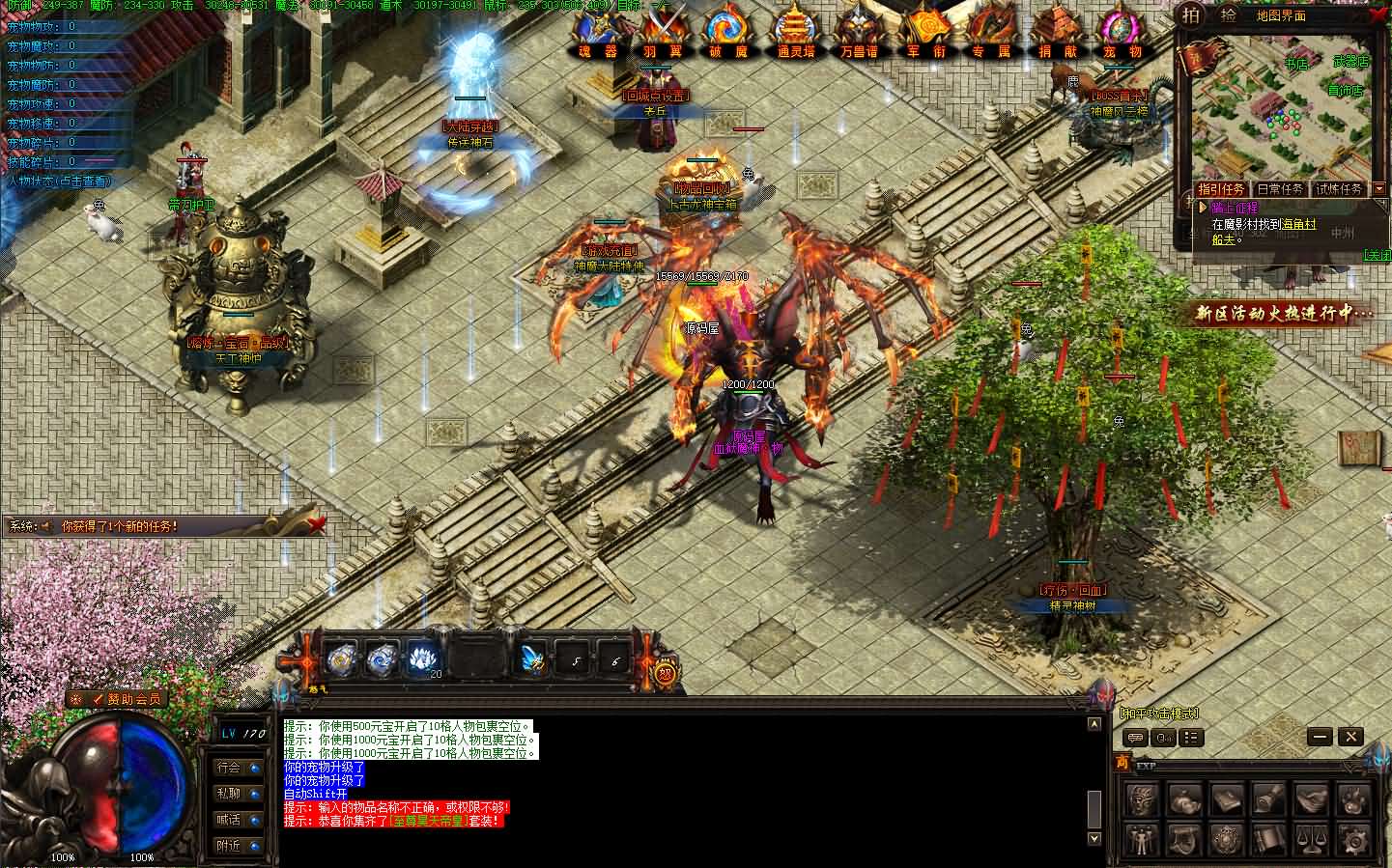Open the 新区活动火热进行中 event banner
This screenshot has height=868, width=1392.
tap(1283, 313)
